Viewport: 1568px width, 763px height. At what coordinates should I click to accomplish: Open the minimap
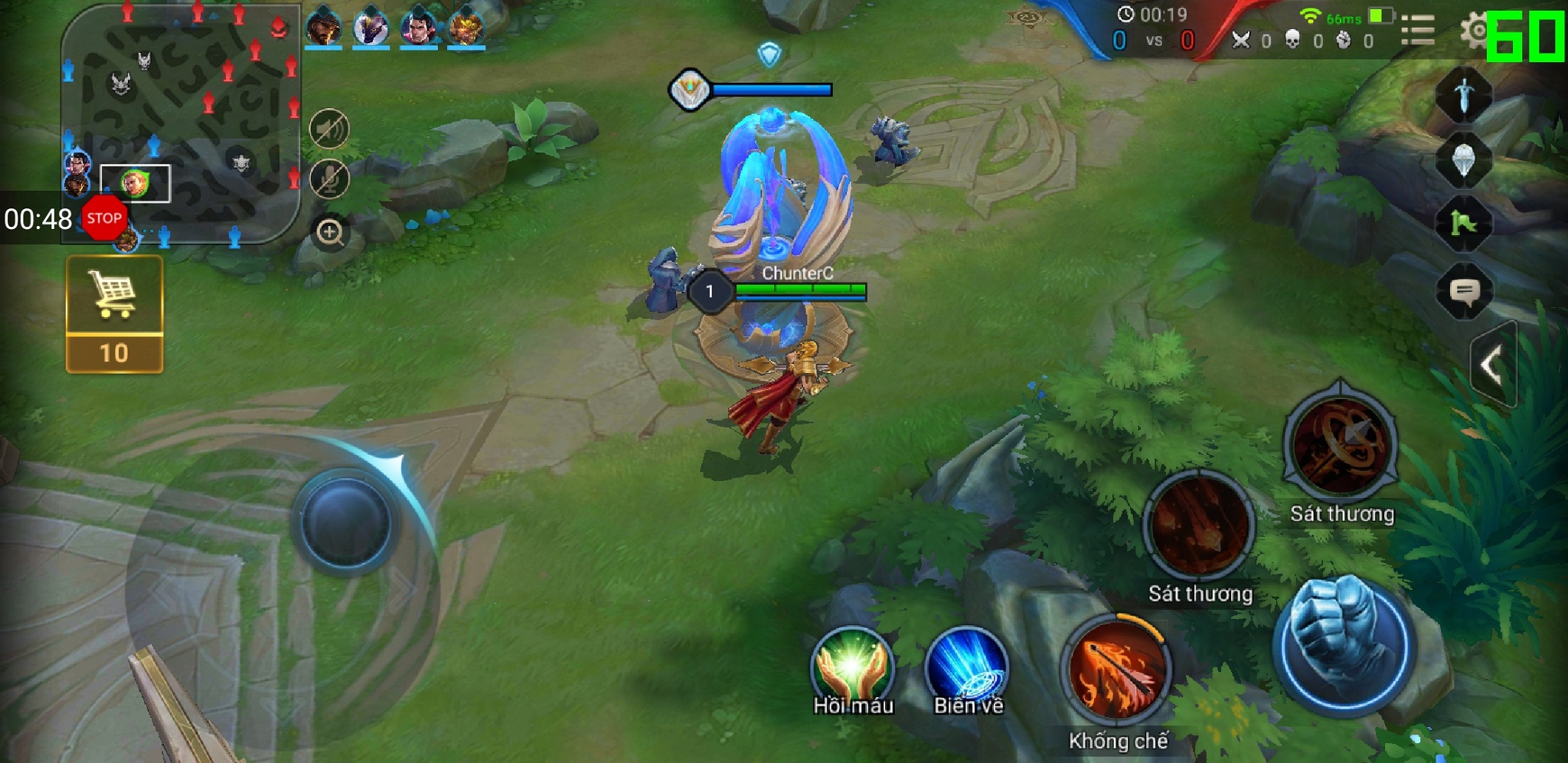pyautogui.click(x=180, y=123)
